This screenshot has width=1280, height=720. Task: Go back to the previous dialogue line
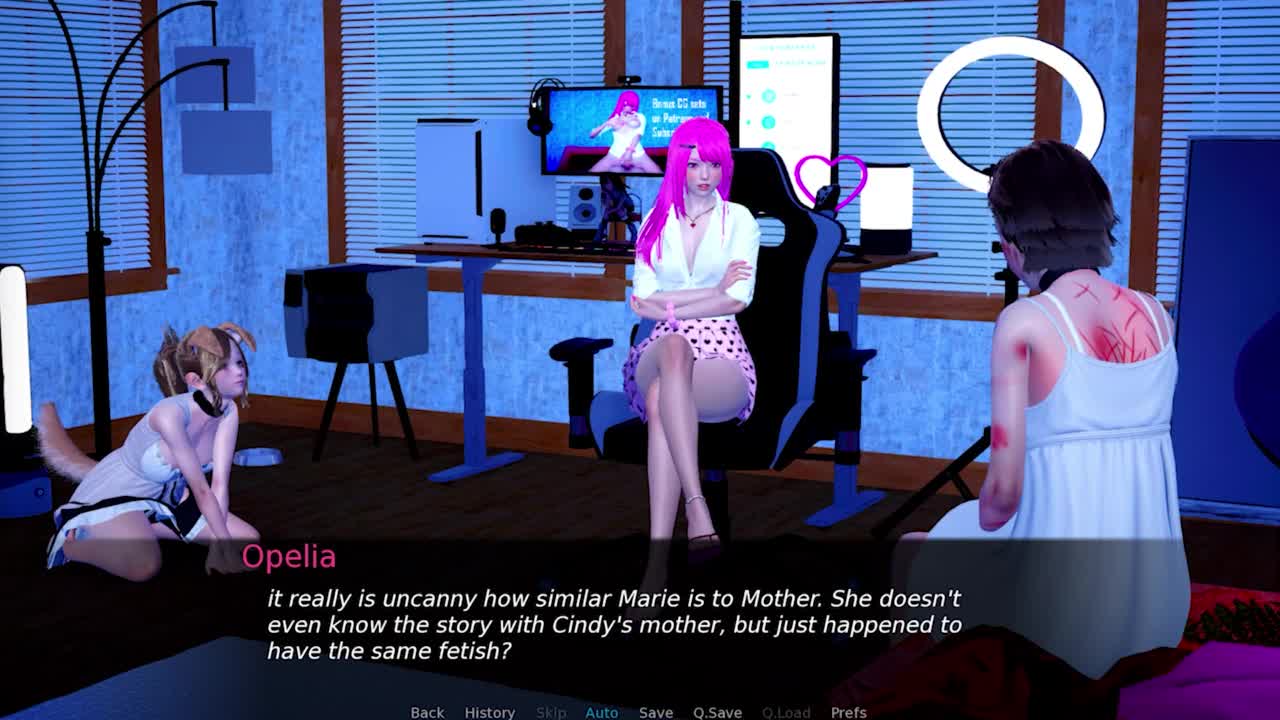427,712
